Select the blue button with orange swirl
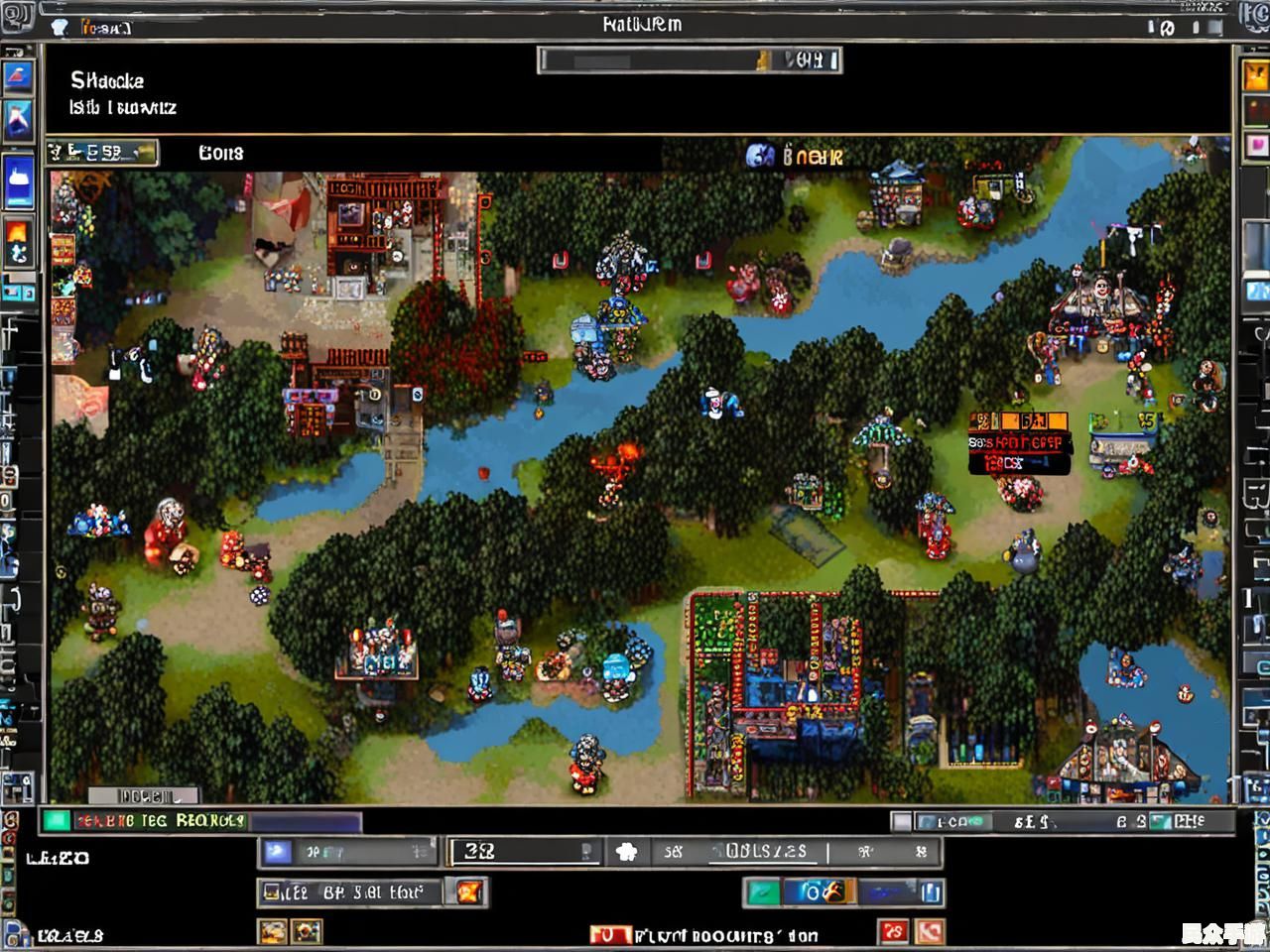 [x=819, y=892]
